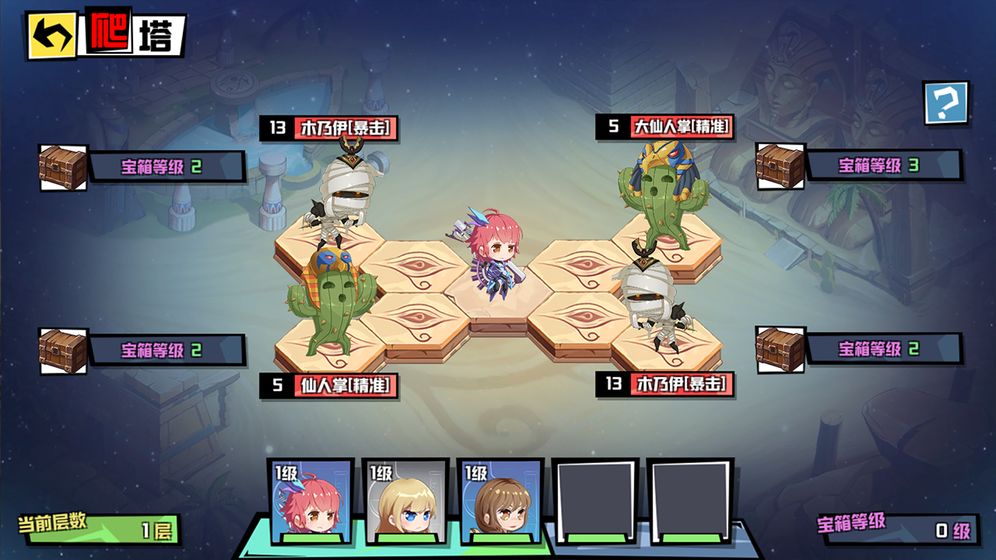The height and width of the screenshot is (560, 996).
Task: Open the 宝箱等级 3 treasure chest
Action: click(780, 165)
